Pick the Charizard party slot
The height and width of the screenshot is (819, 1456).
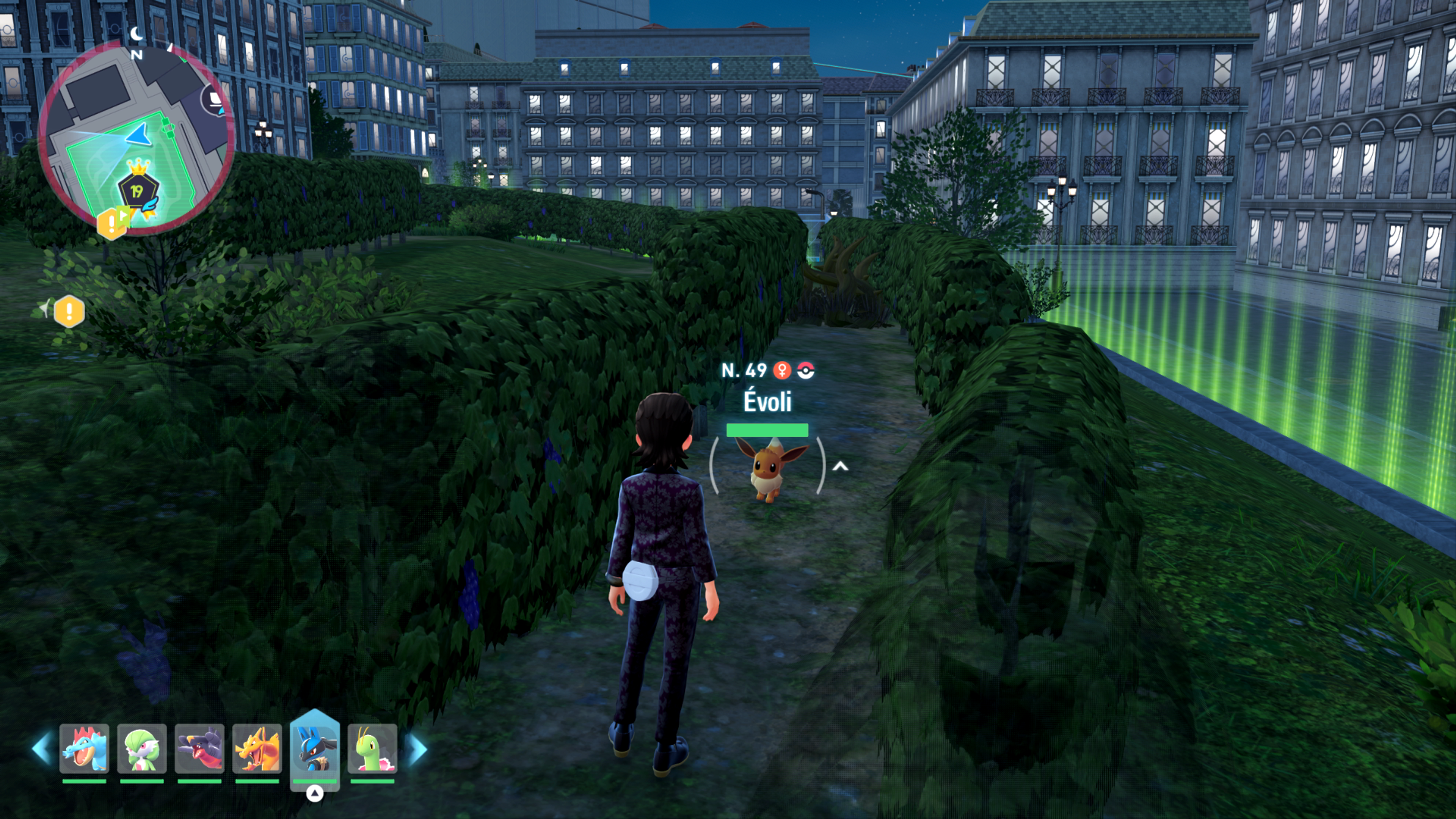(257, 748)
